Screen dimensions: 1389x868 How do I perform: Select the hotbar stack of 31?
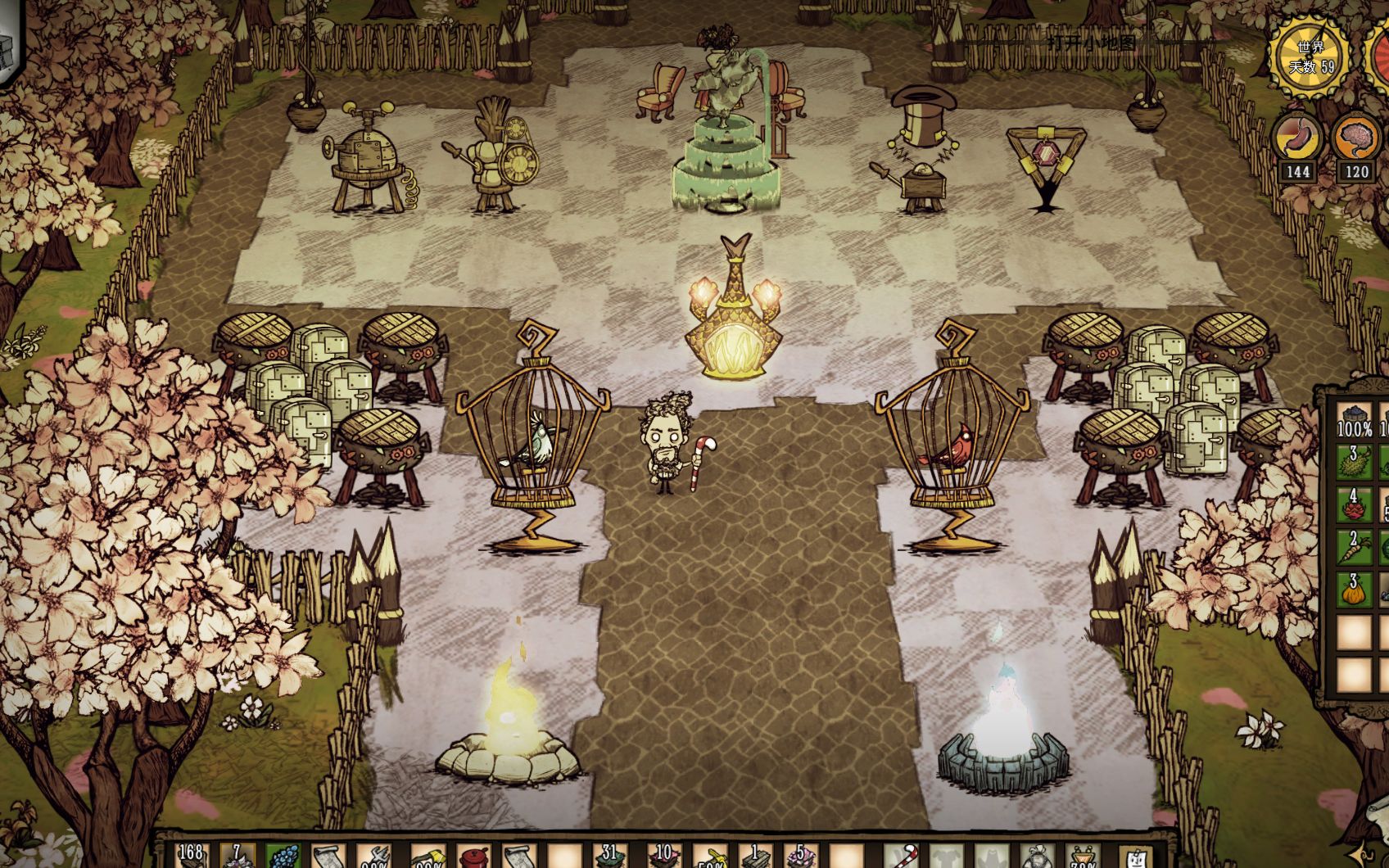(x=609, y=857)
